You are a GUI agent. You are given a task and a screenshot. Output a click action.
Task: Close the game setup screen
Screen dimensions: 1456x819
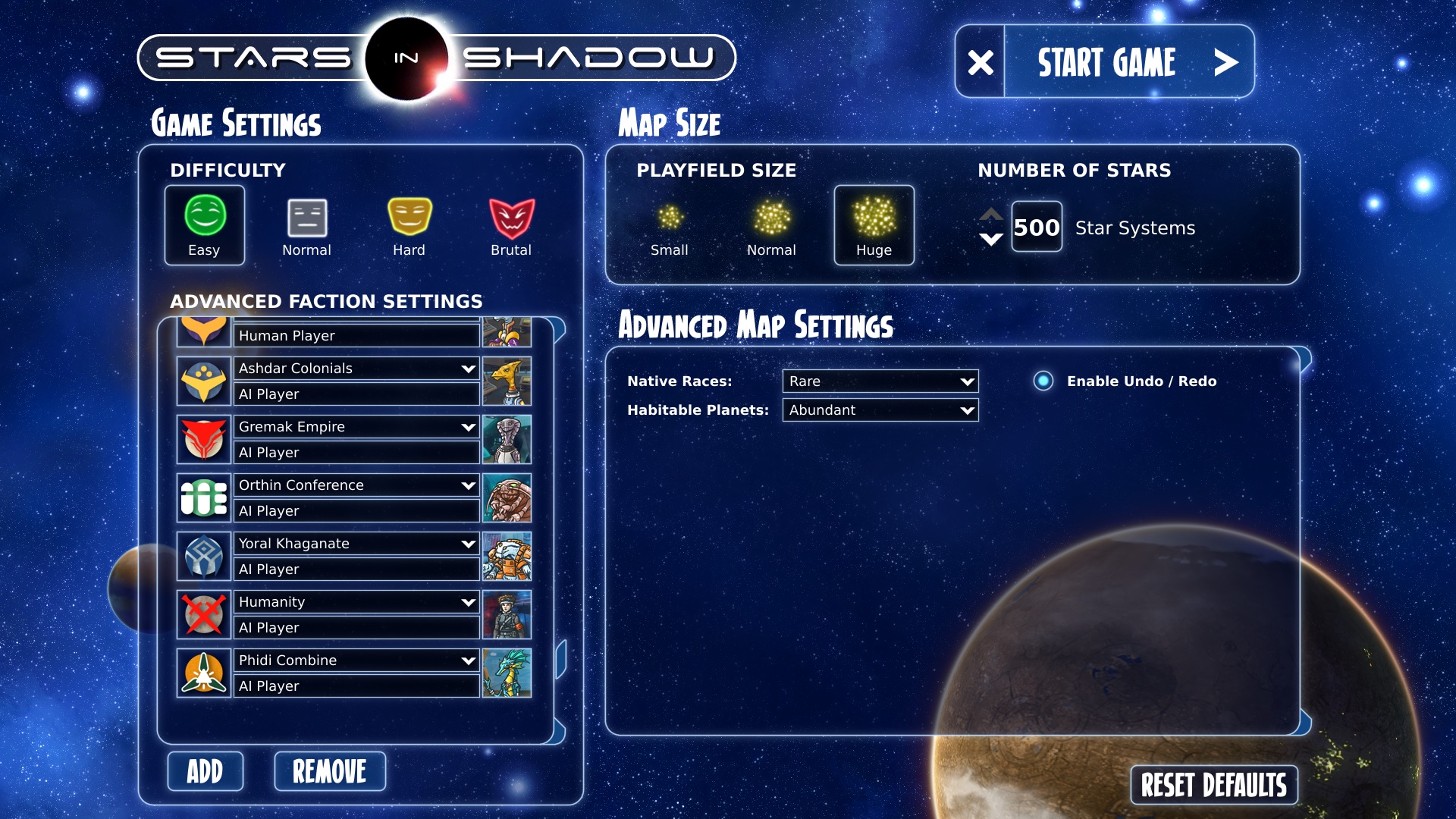pos(981,62)
